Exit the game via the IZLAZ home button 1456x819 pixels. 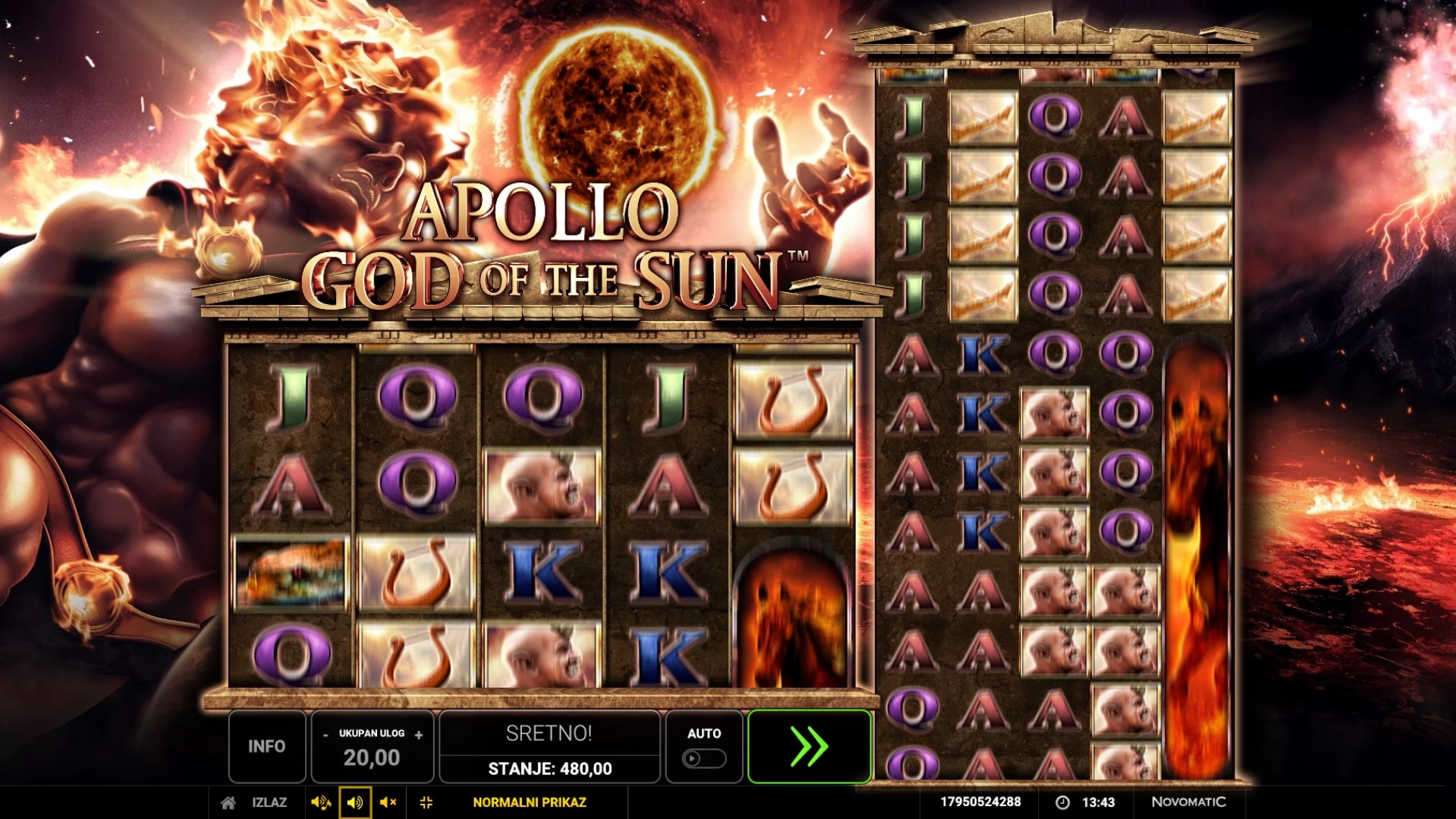[255, 802]
